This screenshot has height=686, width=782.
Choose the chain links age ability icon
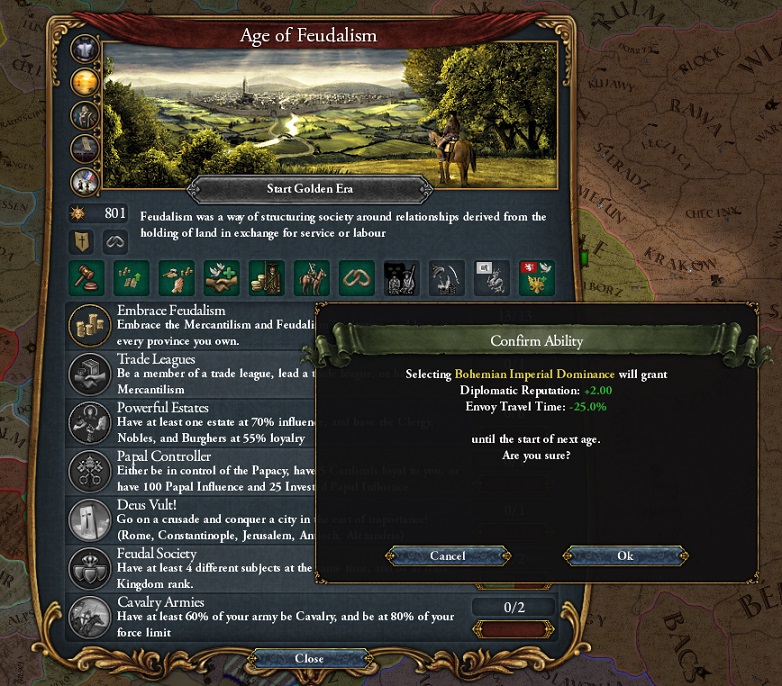click(356, 278)
